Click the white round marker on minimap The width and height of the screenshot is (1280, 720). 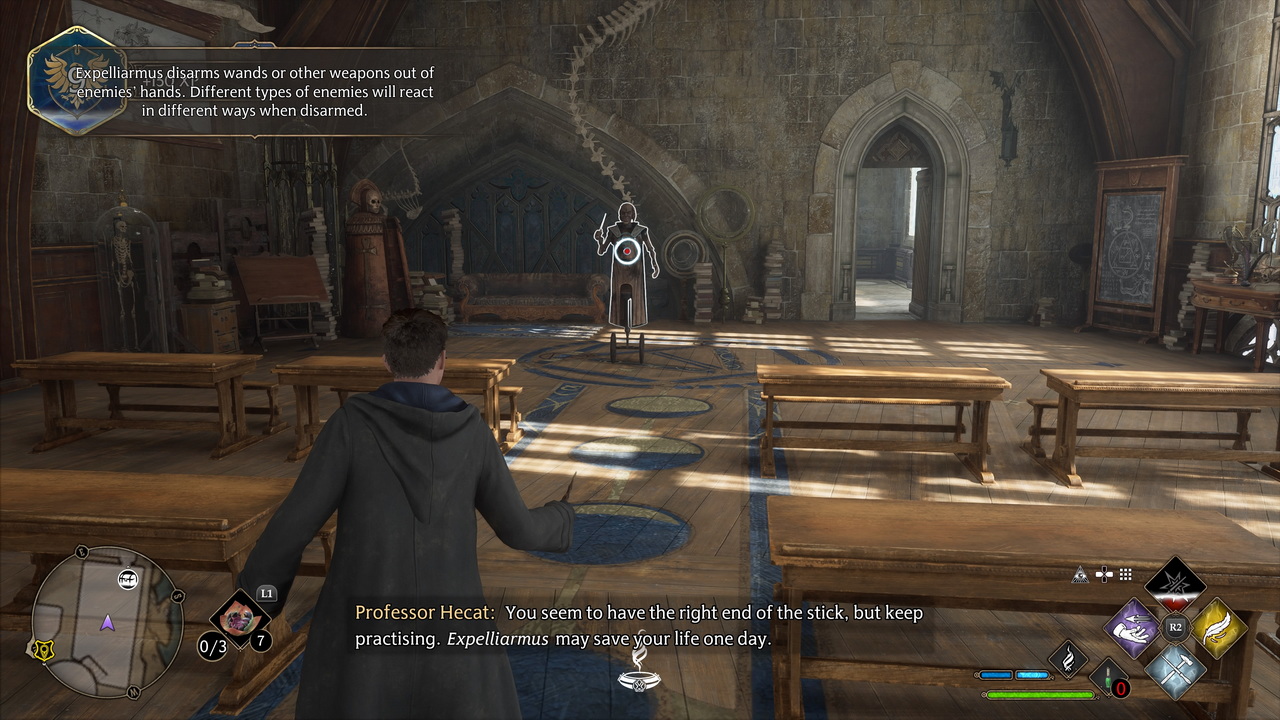point(128,578)
